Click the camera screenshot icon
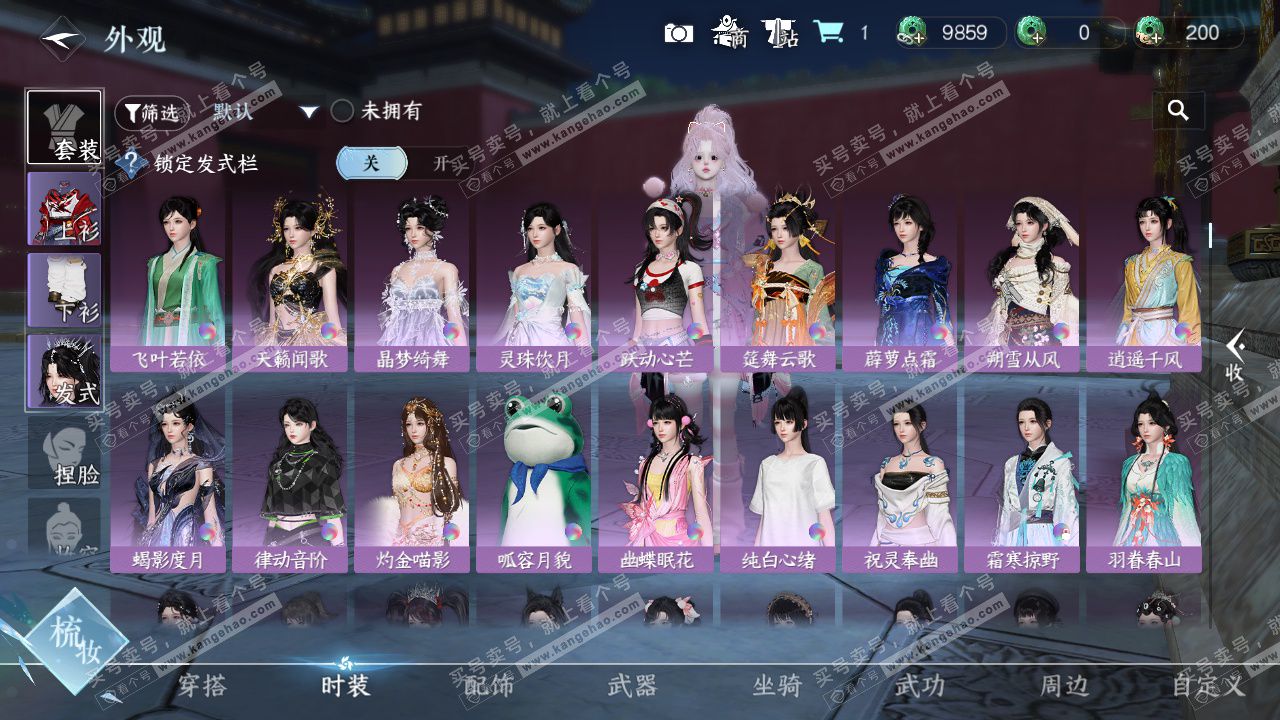This screenshot has height=720, width=1280. point(678,33)
